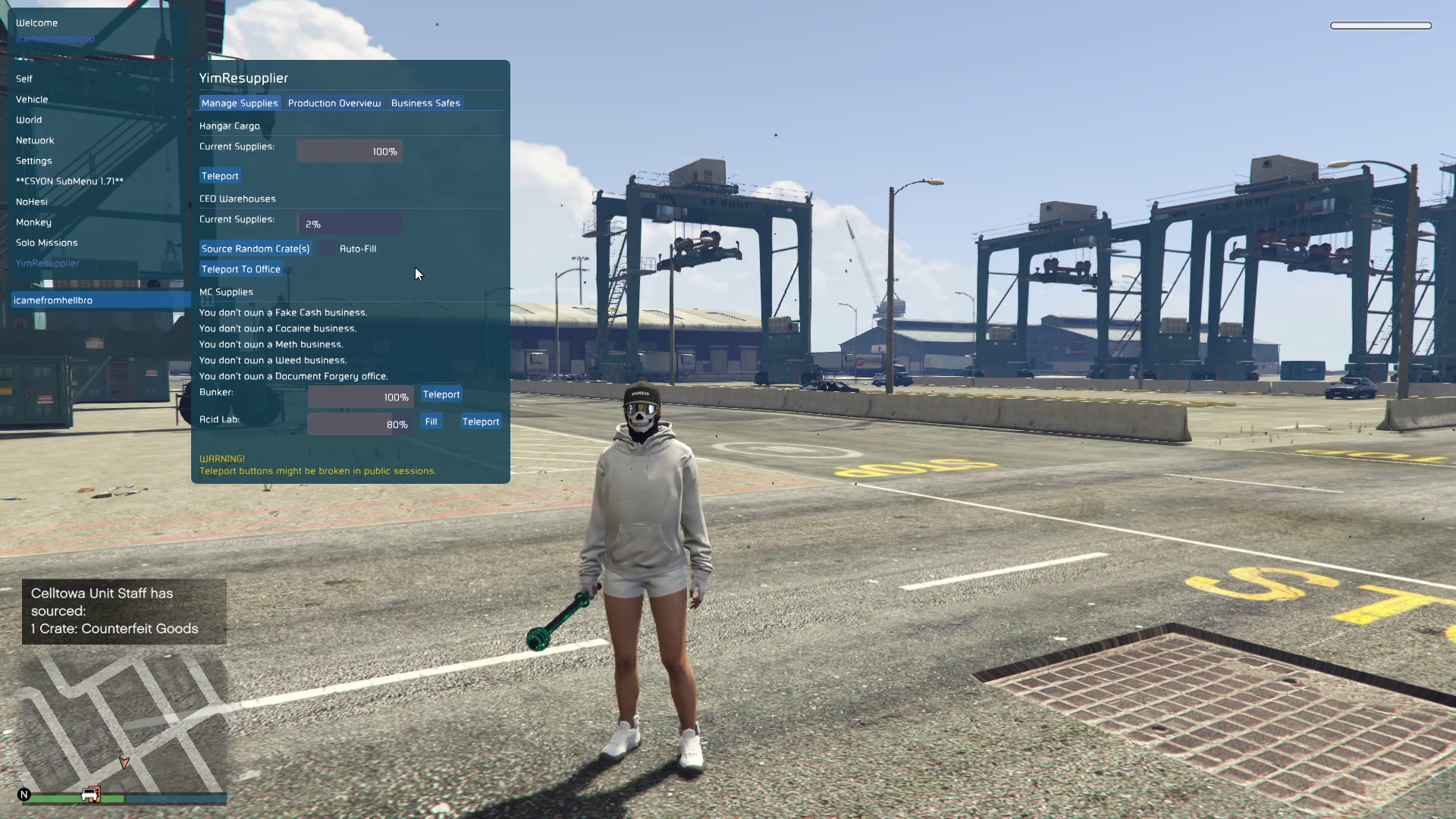Select the World menu entry

(x=29, y=120)
